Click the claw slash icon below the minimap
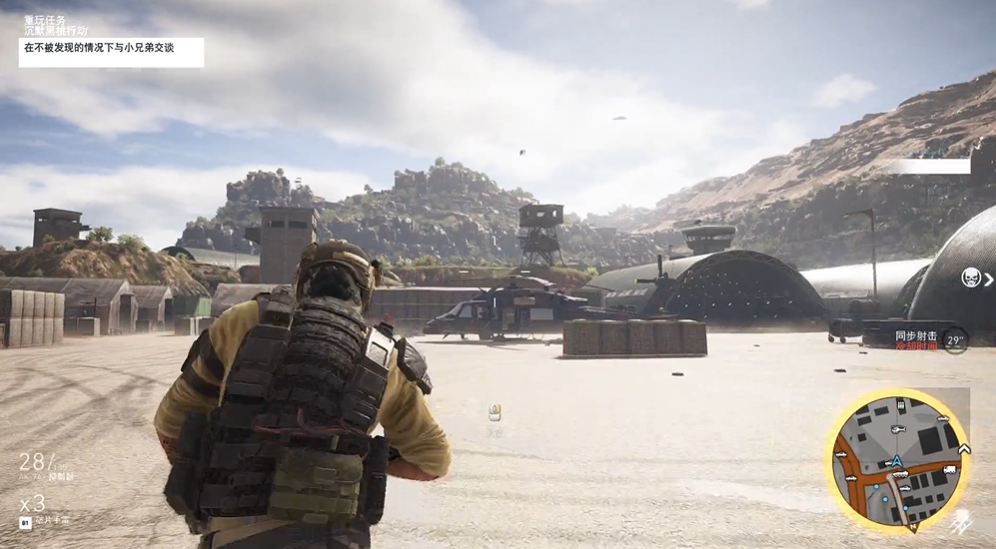 pyautogui.click(x=963, y=521)
